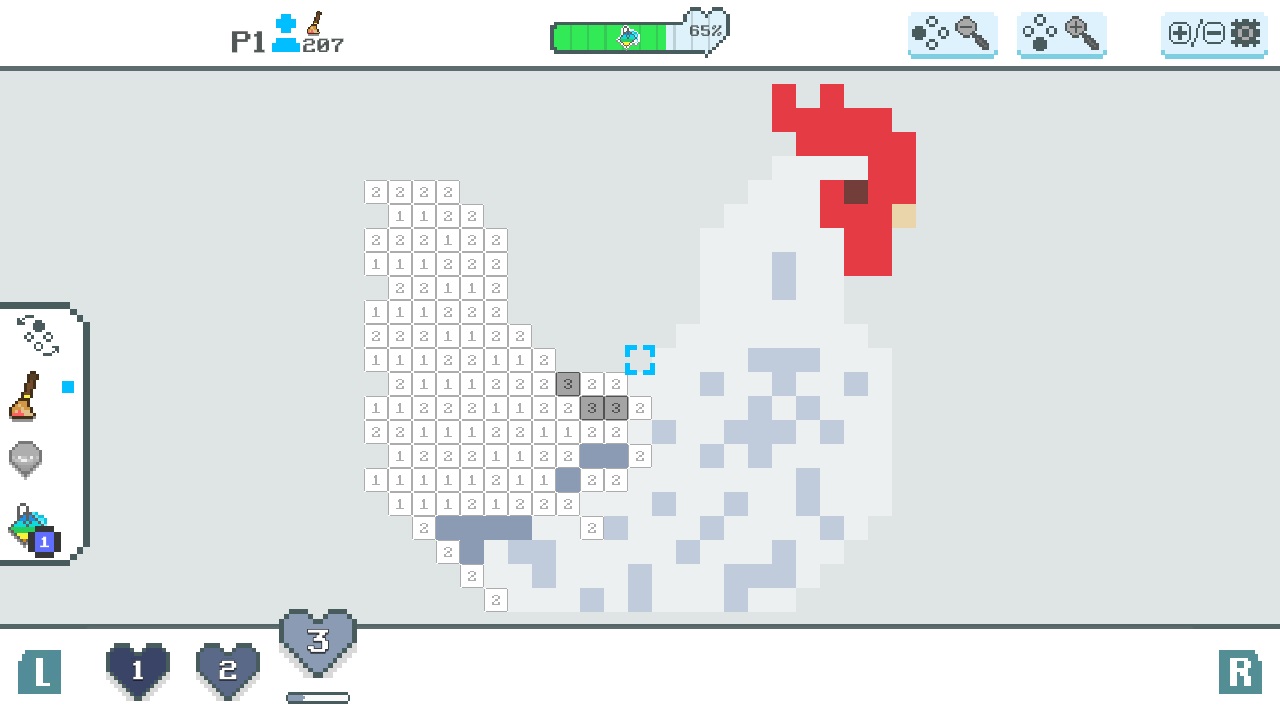Select the pin marker tool

point(25,459)
